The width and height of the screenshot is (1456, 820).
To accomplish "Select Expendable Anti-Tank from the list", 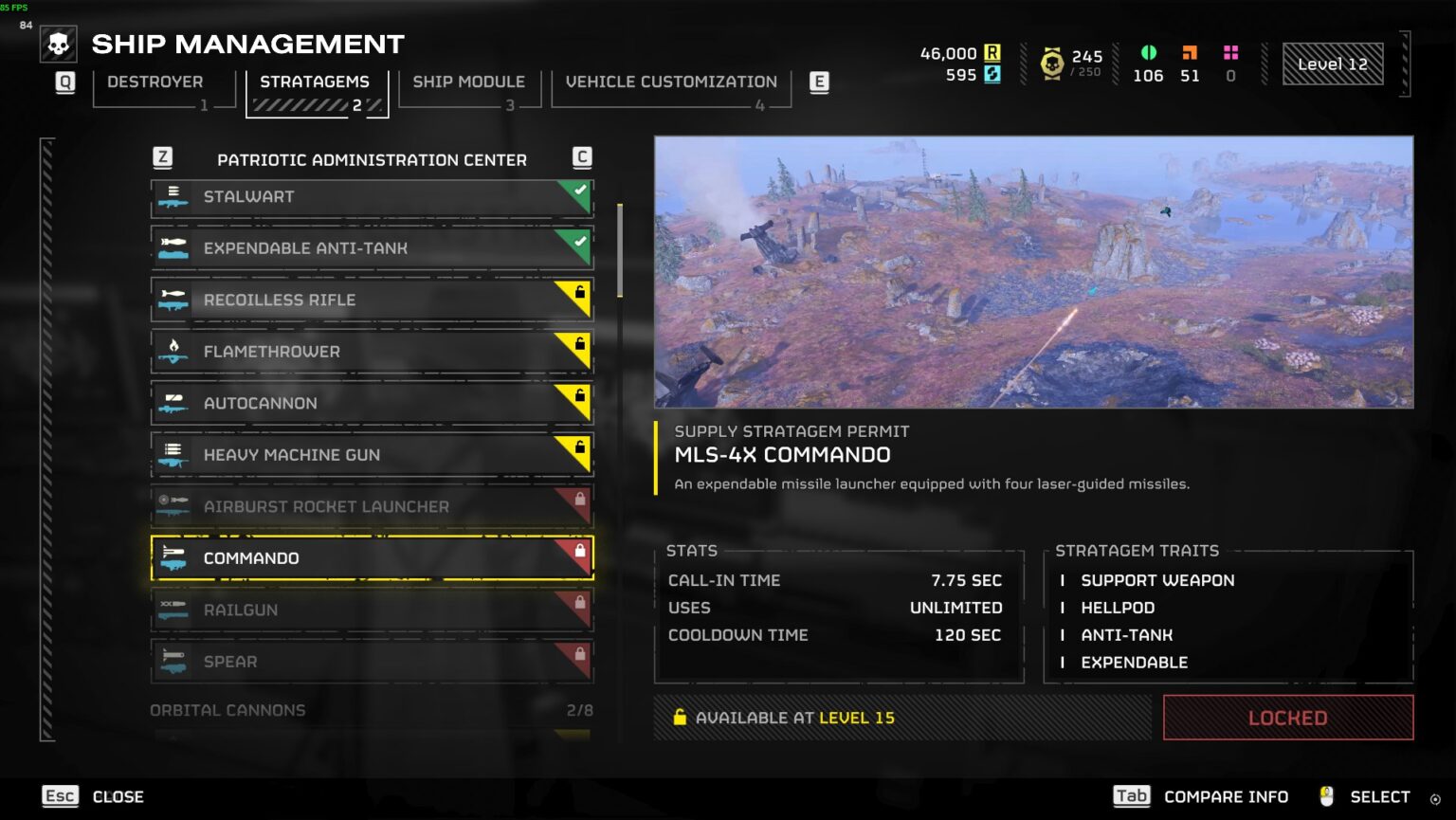I will (372, 248).
